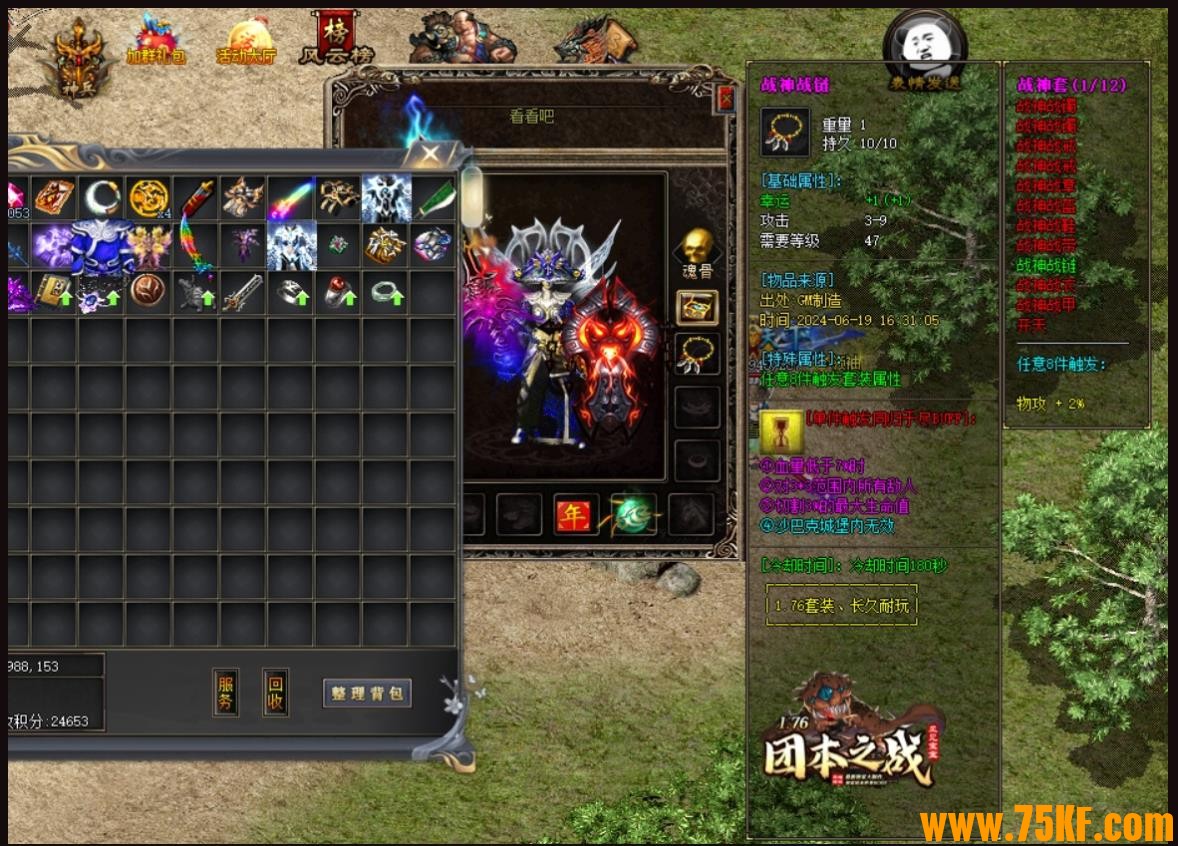
Task: Click the treasure chest equipment slot
Action: pyautogui.click(x=698, y=308)
